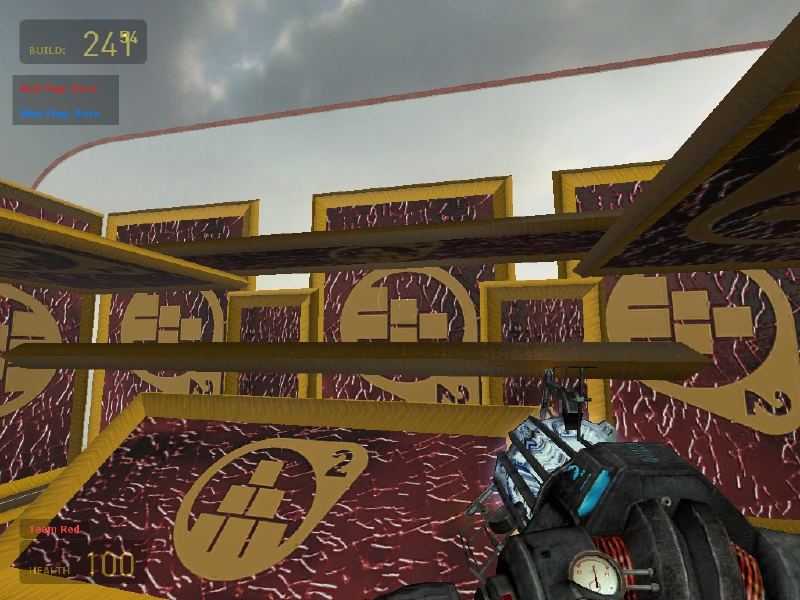Select the Blue Flag status tracker
Image resolution: width=800 pixels, height=600 pixels.
pyautogui.click(x=60, y=113)
